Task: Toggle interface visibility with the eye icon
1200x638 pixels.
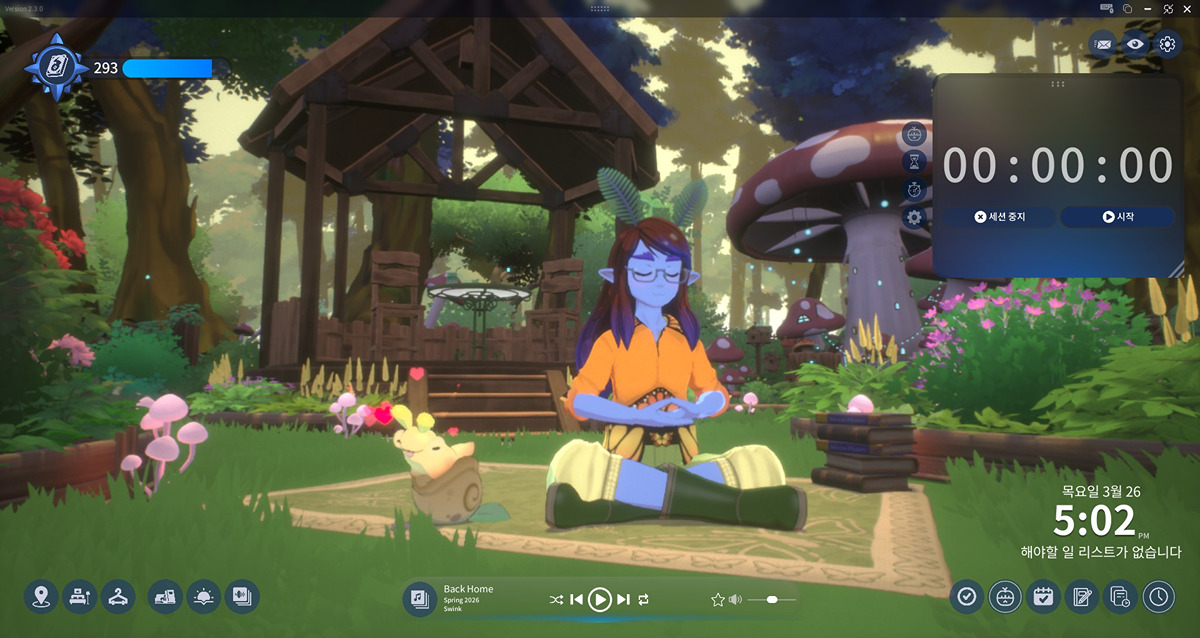Action: point(1134,44)
